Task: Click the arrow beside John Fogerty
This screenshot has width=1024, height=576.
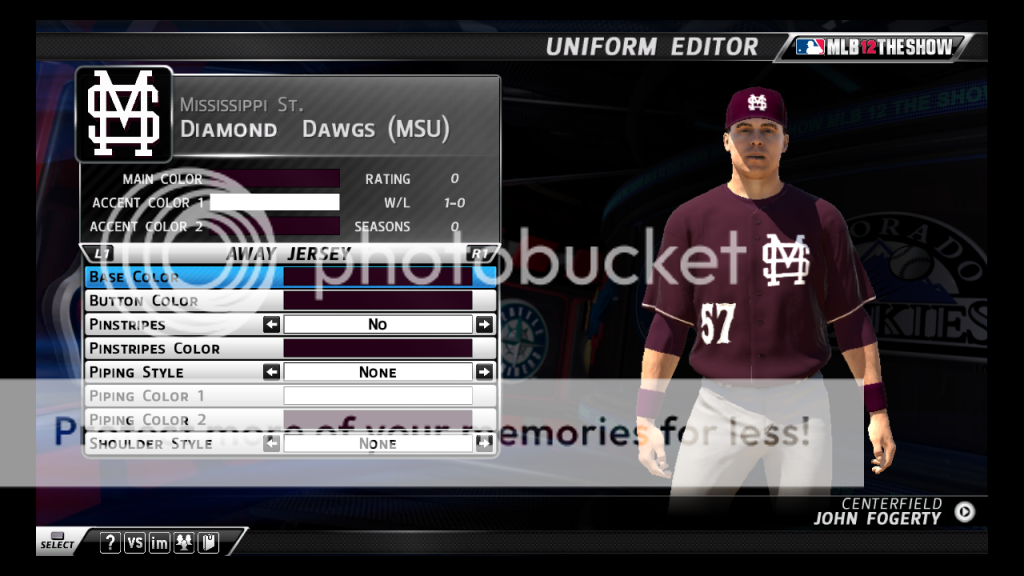Action: tap(964, 512)
